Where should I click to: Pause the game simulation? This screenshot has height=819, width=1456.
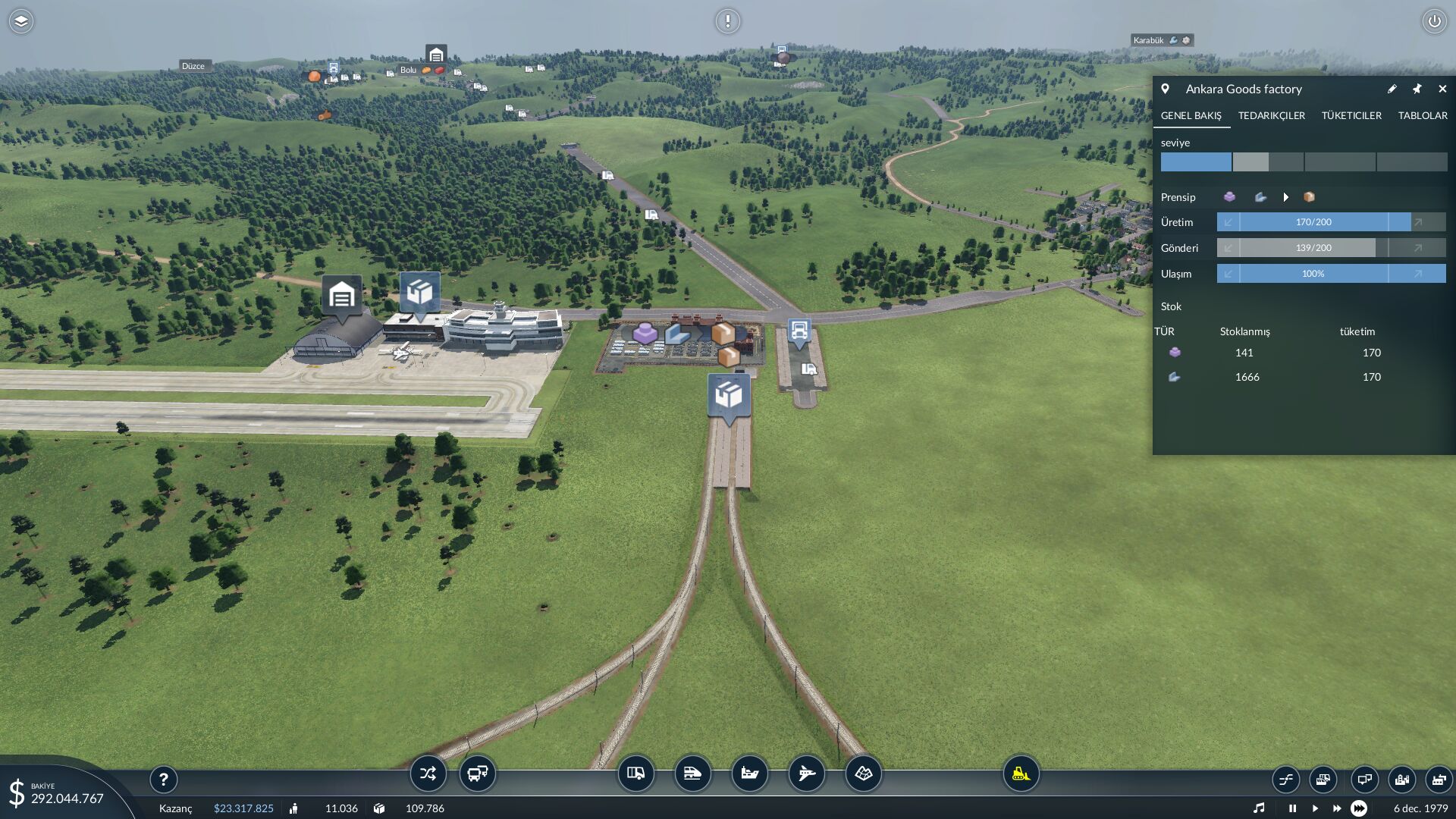click(x=1292, y=808)
